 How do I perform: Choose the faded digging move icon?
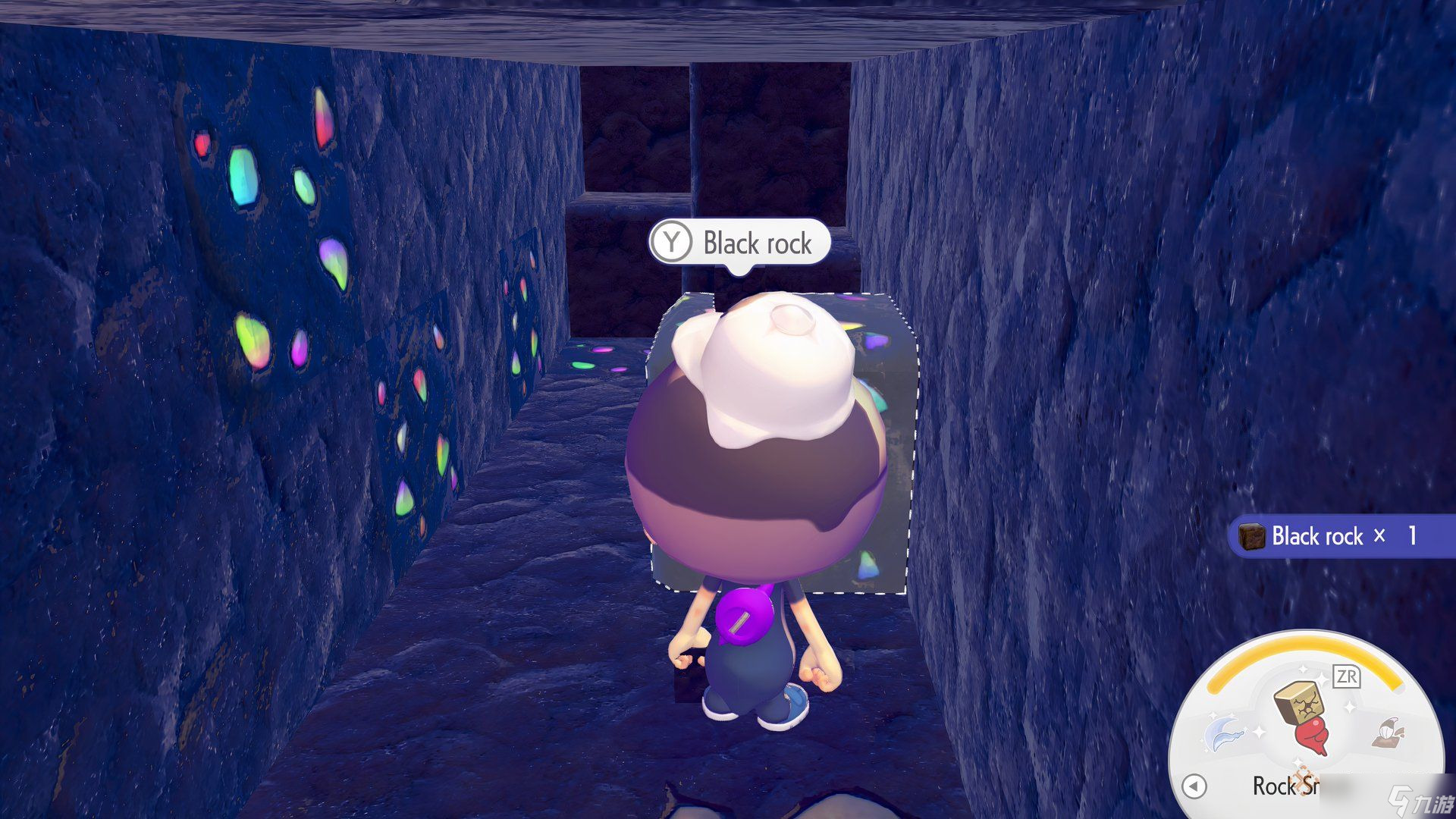coord(1387,733)
